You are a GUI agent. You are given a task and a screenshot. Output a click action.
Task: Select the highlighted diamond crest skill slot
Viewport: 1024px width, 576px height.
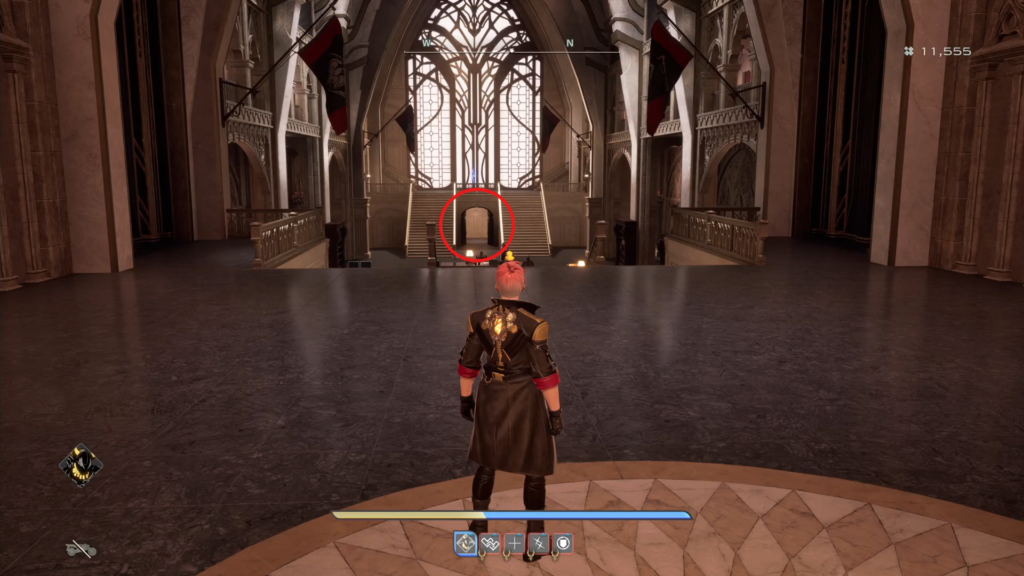pyautogui.click(x=466, y=543)
